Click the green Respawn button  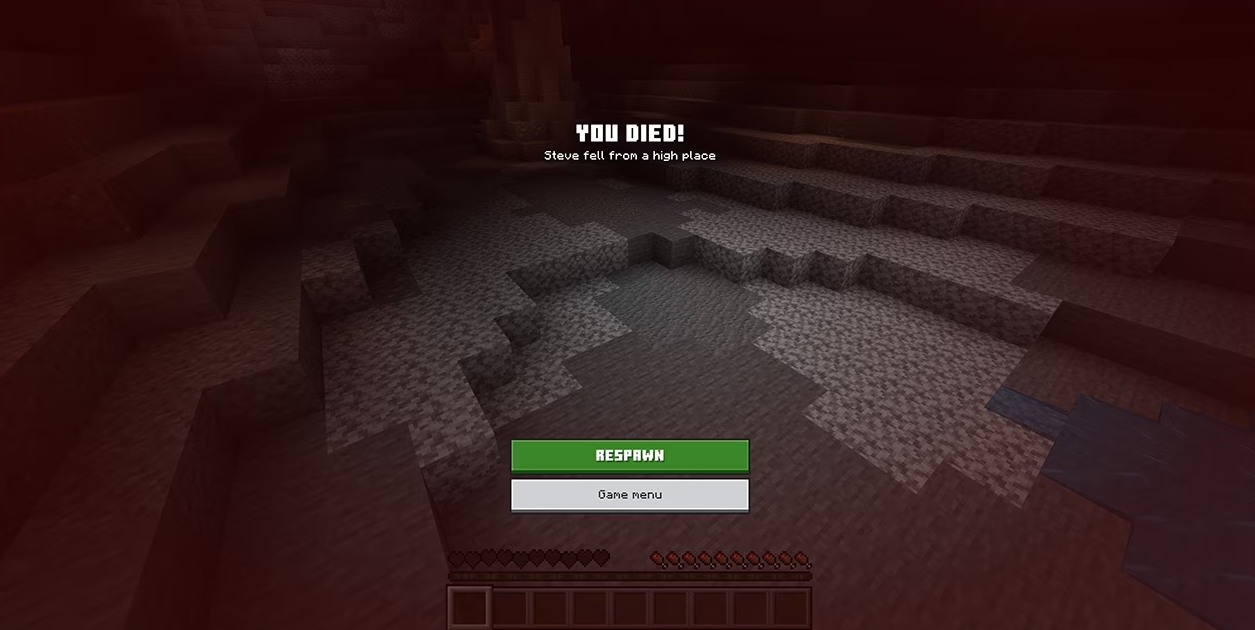pyautogui.click(x=630, y=455)
